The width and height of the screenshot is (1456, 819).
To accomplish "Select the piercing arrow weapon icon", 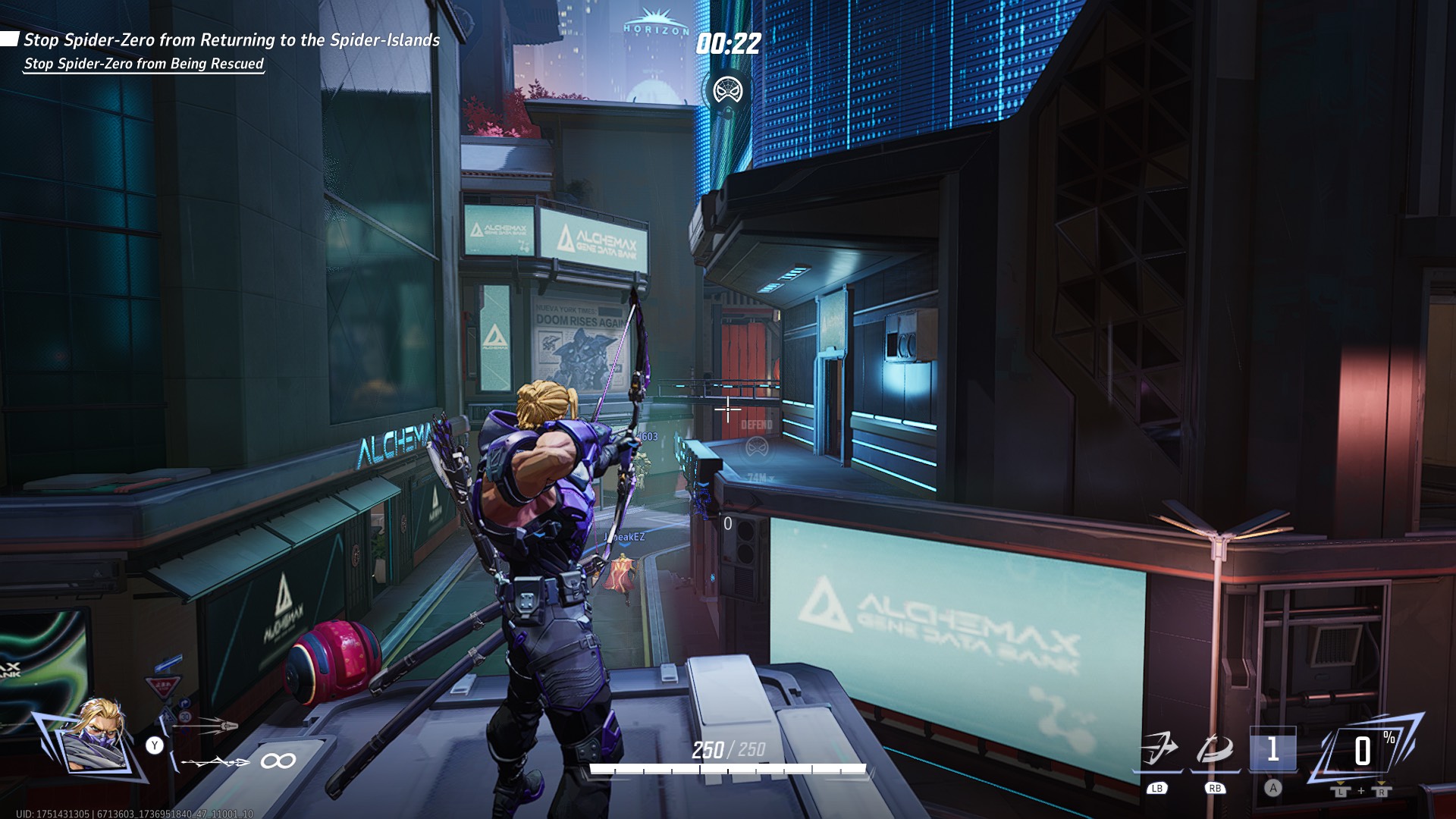I will [215, 761].
